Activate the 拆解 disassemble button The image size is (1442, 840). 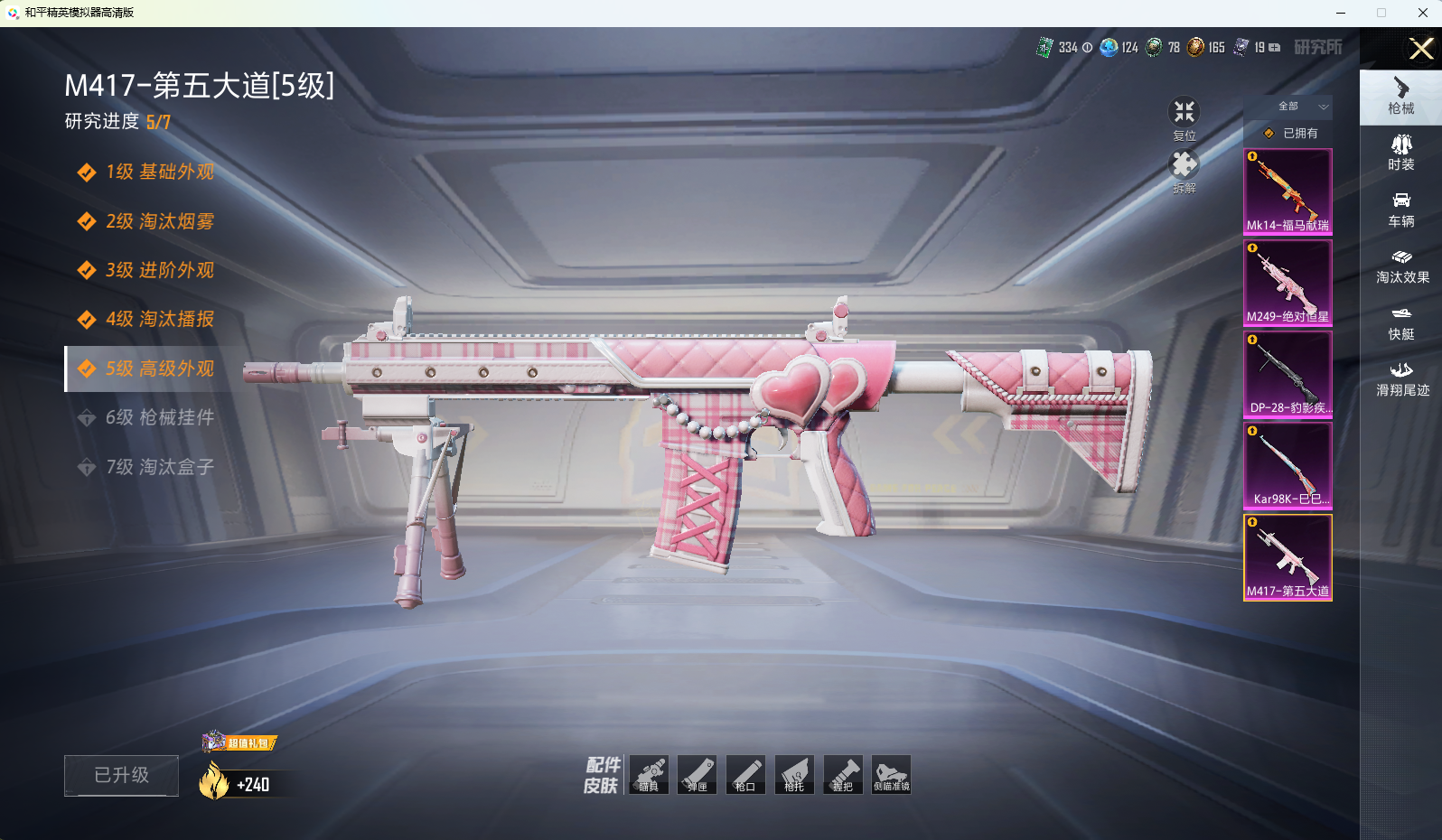click(1184, 171)
